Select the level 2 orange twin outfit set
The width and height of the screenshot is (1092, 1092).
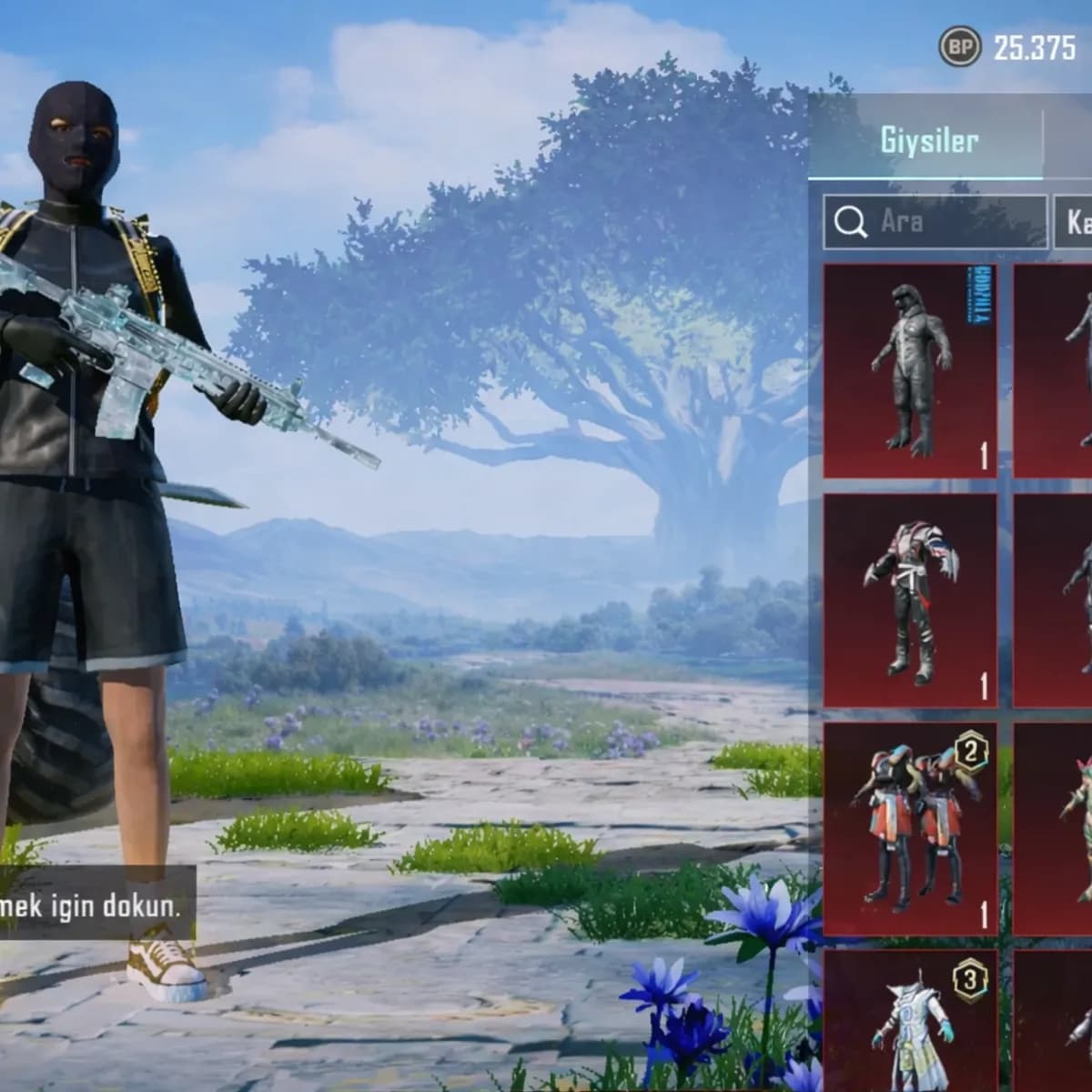point(910,828)
